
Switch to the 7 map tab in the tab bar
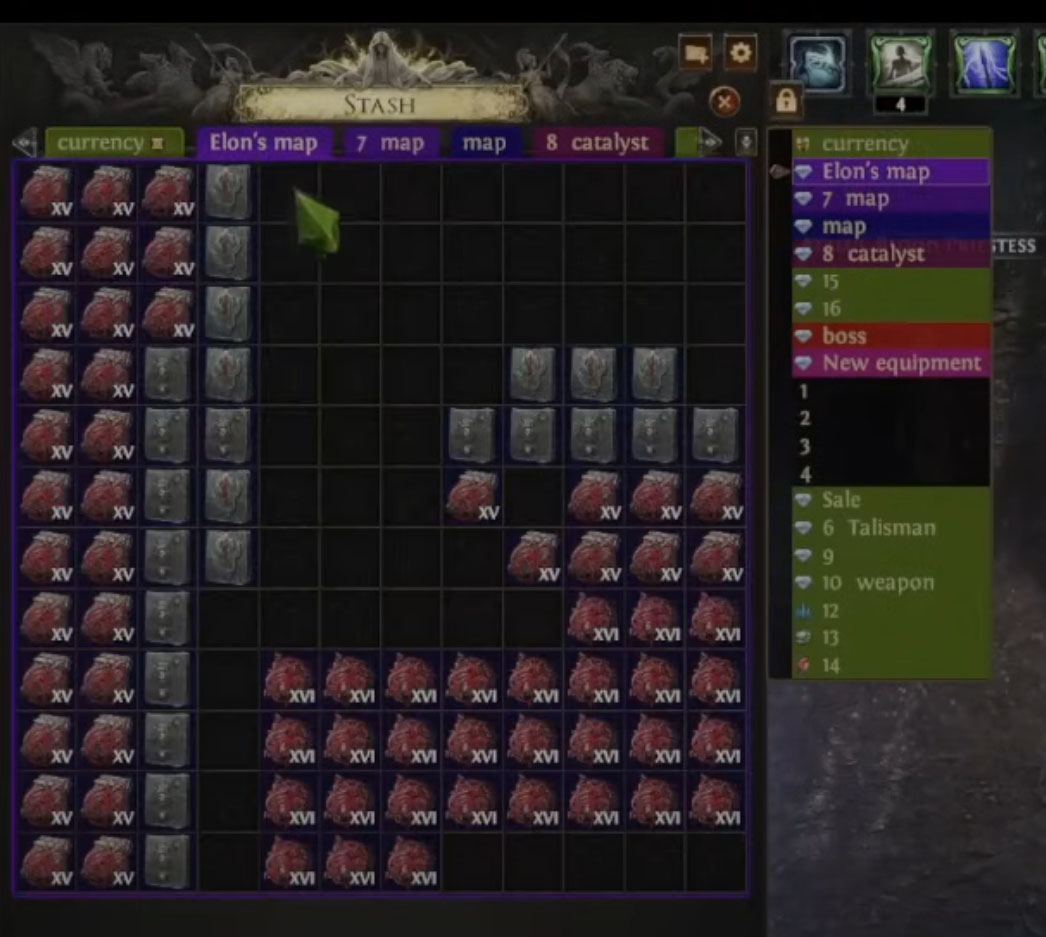click(x=390, y=143)
